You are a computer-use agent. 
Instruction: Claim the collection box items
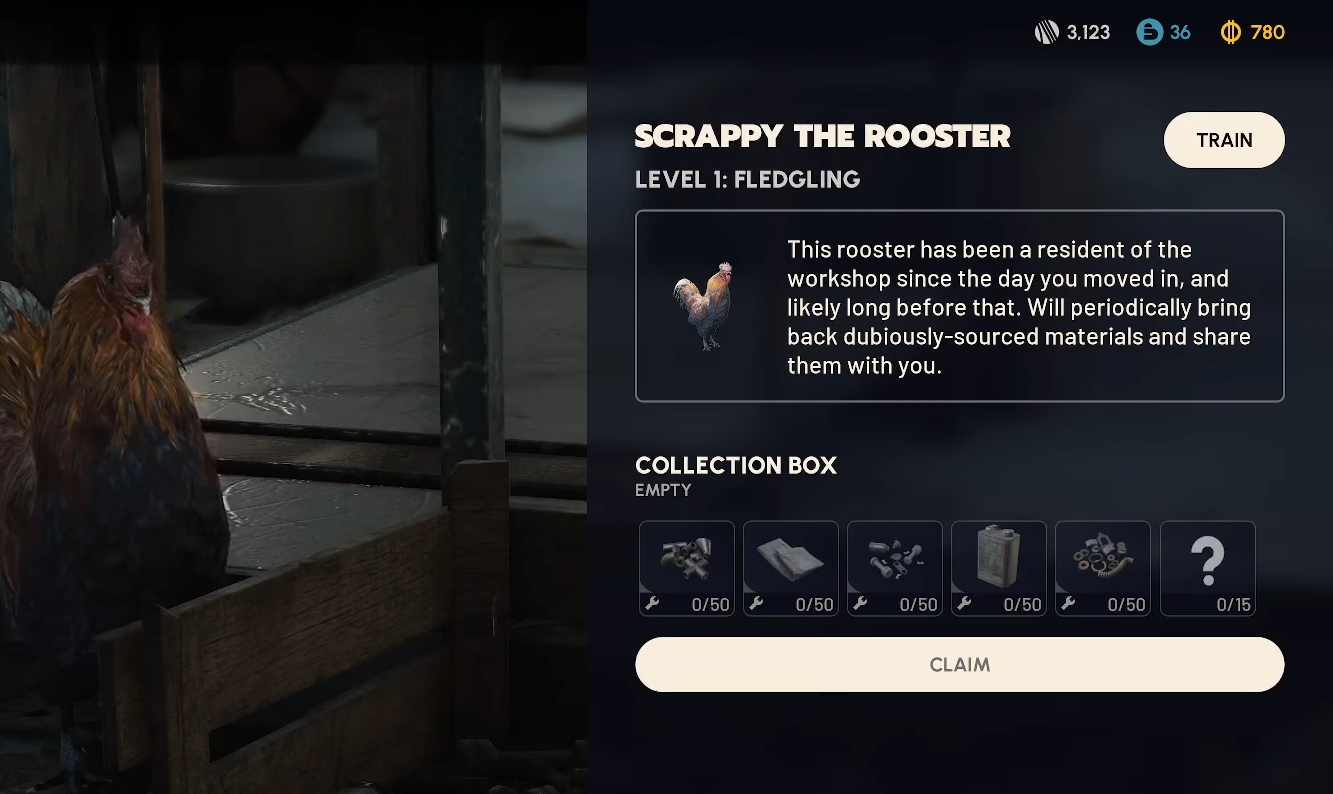coord(959,665)
